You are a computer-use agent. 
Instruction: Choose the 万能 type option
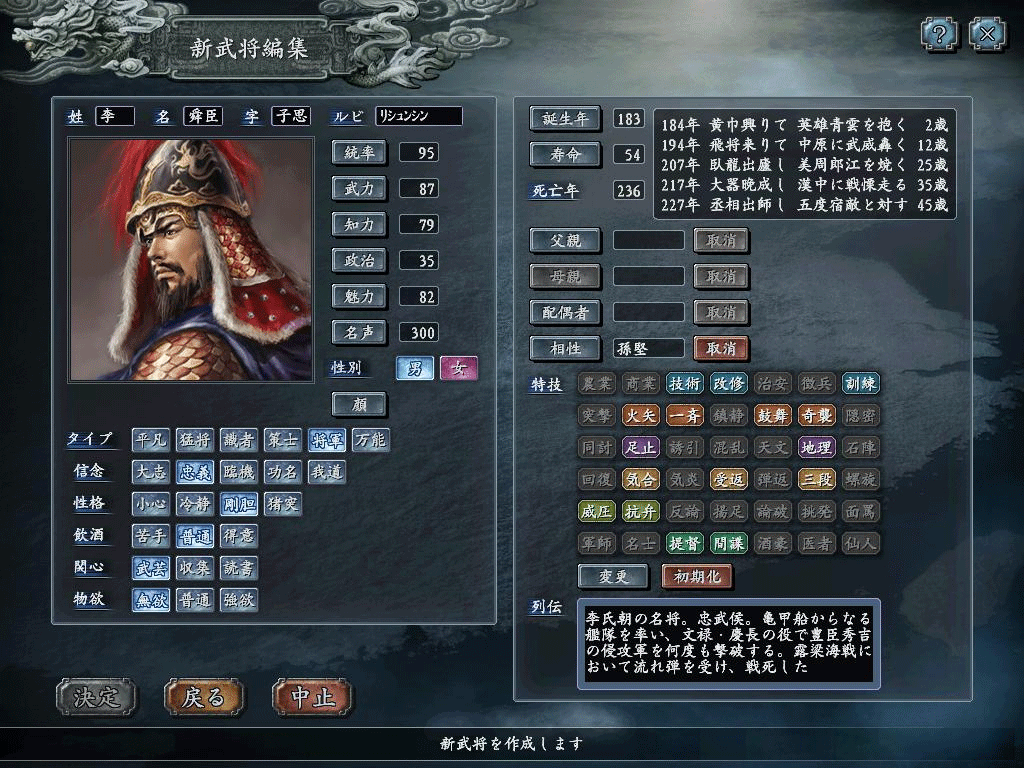tap(371, 440)
